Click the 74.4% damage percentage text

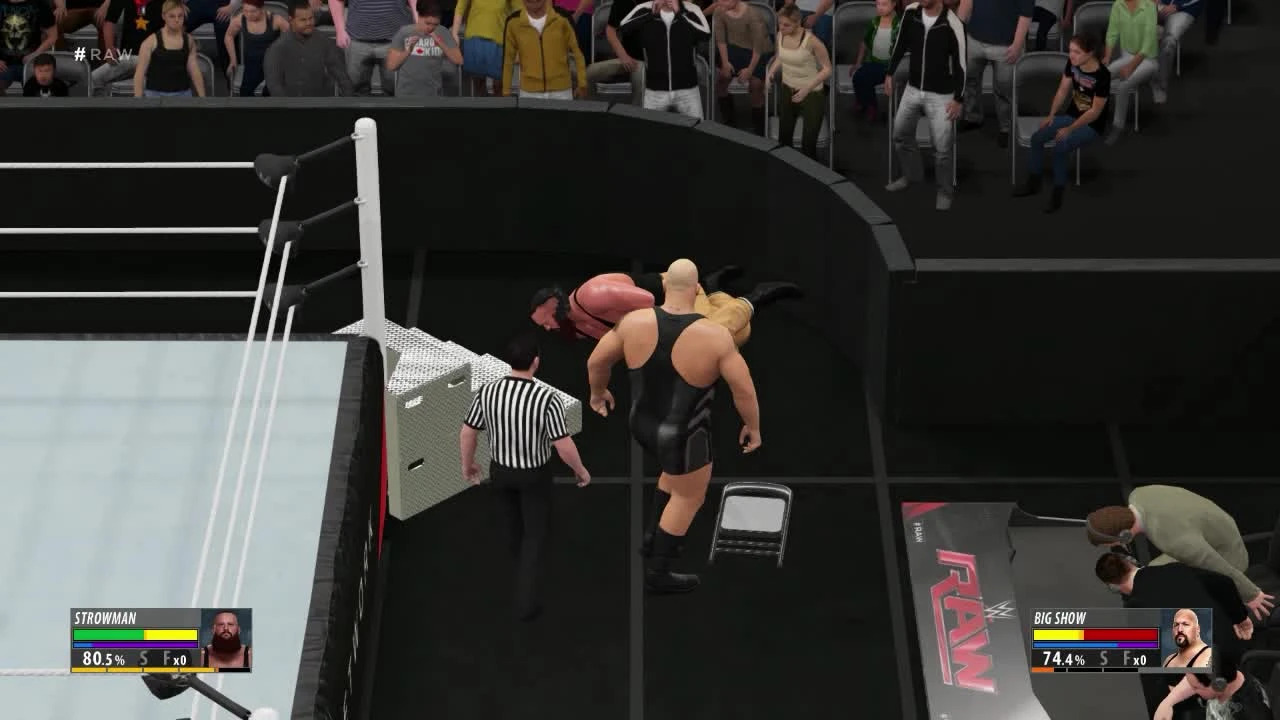coord(1063,659)
